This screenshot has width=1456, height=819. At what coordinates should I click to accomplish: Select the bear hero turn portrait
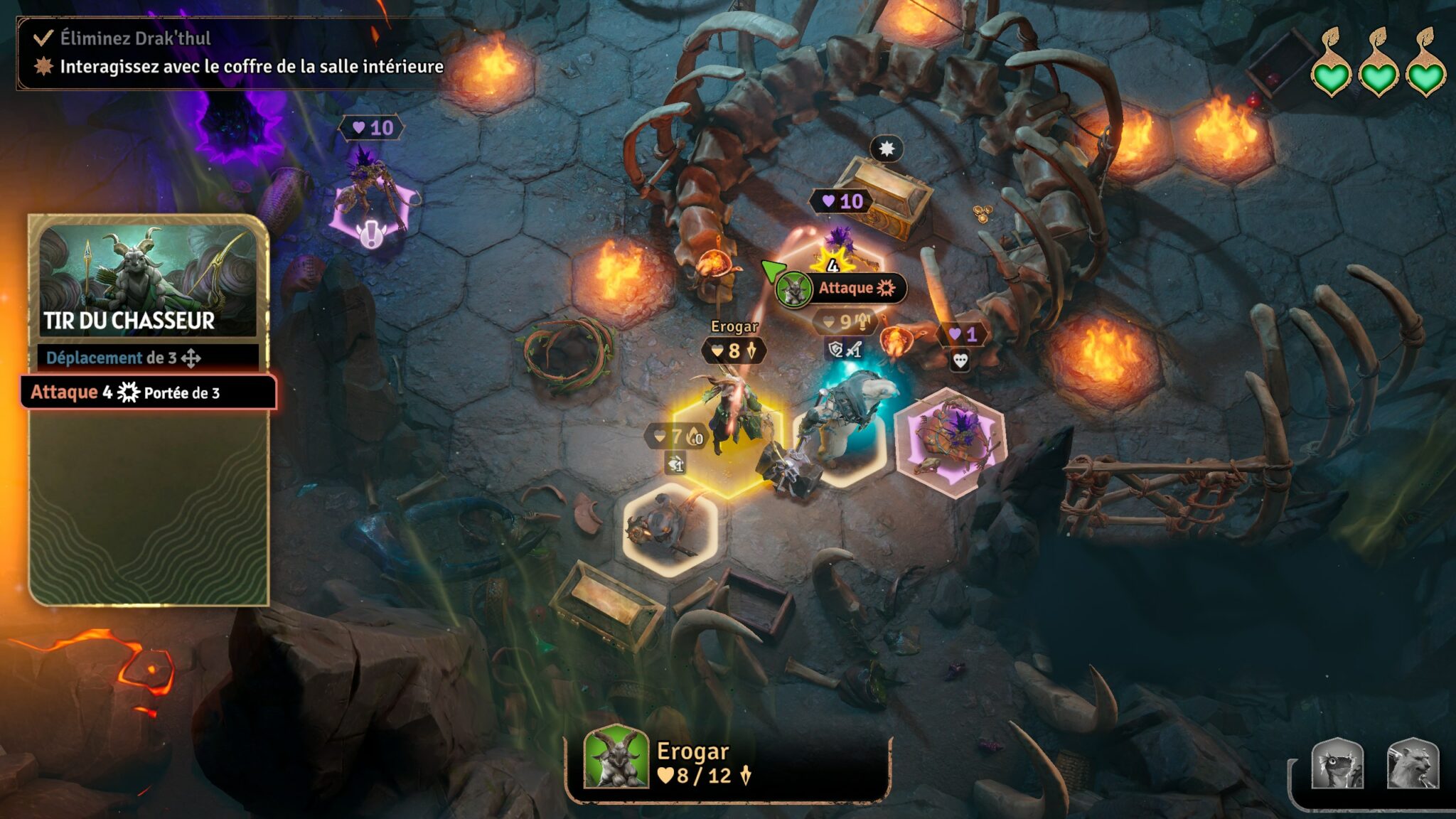(1412, 765)
